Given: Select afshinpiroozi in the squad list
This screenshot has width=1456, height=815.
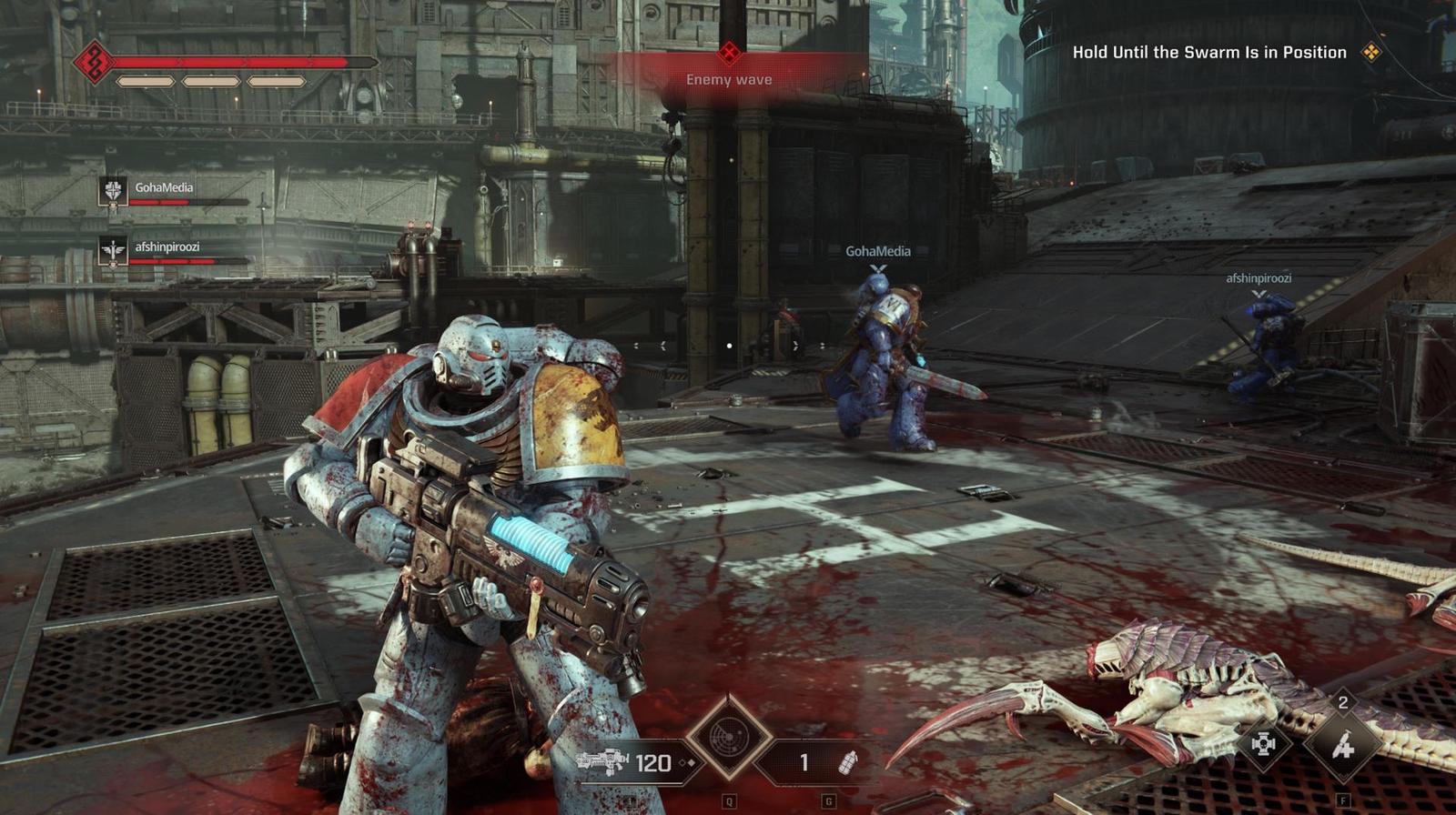Looking at the screenshot, I should 167,247.
